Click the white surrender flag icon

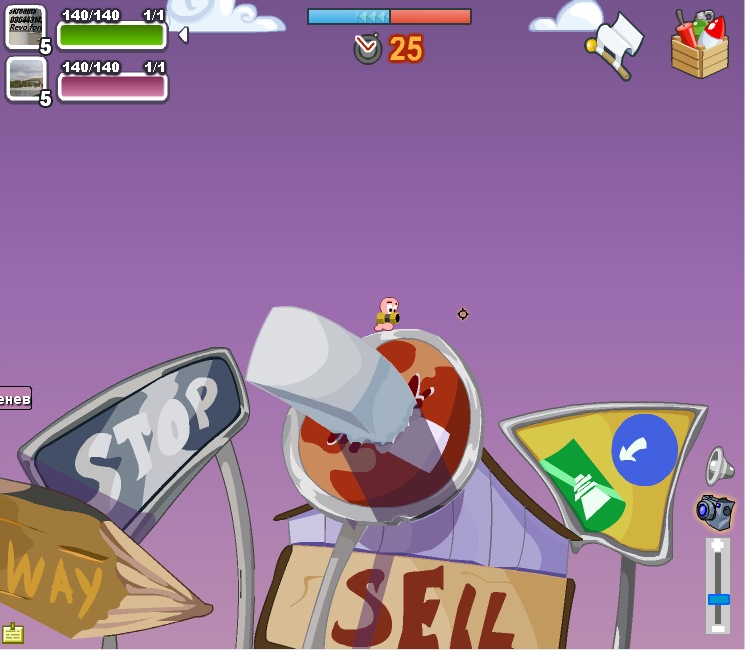[617, 44]
